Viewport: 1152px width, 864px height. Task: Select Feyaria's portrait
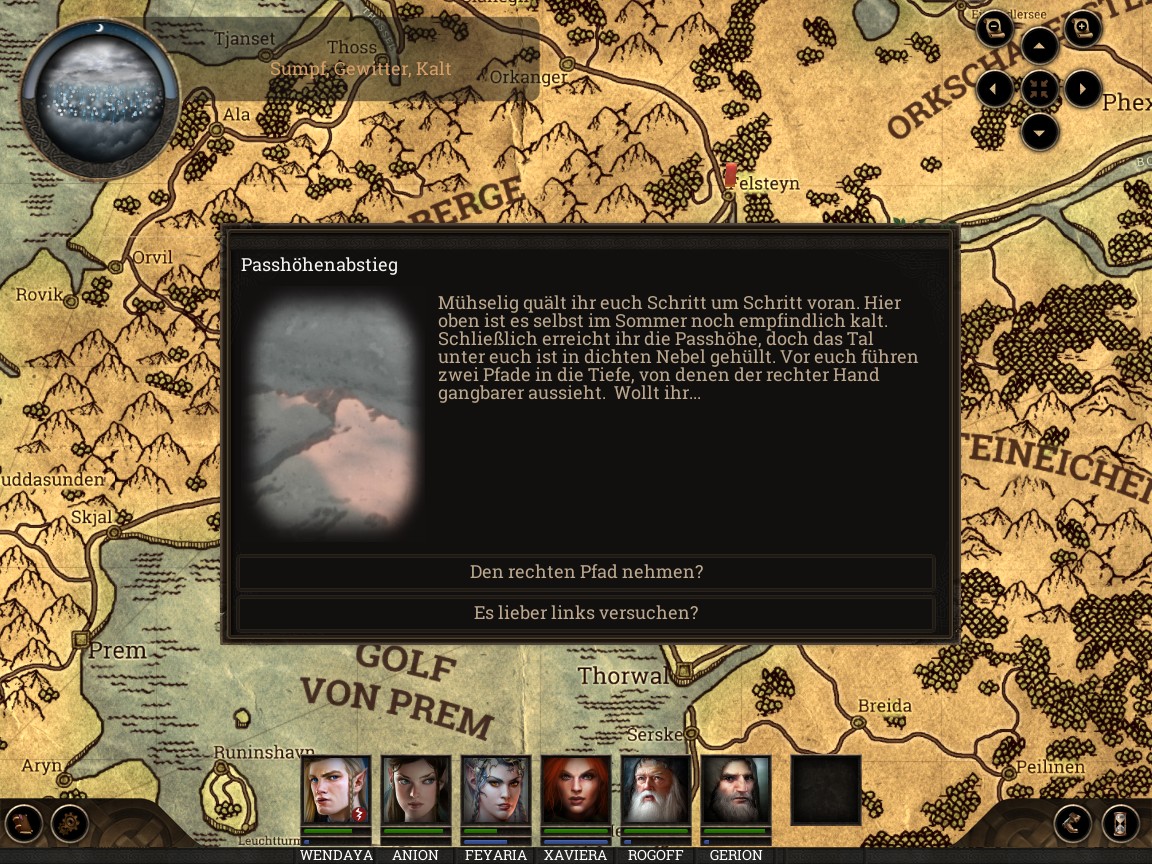pyautogui.click(x=496, y=790)
